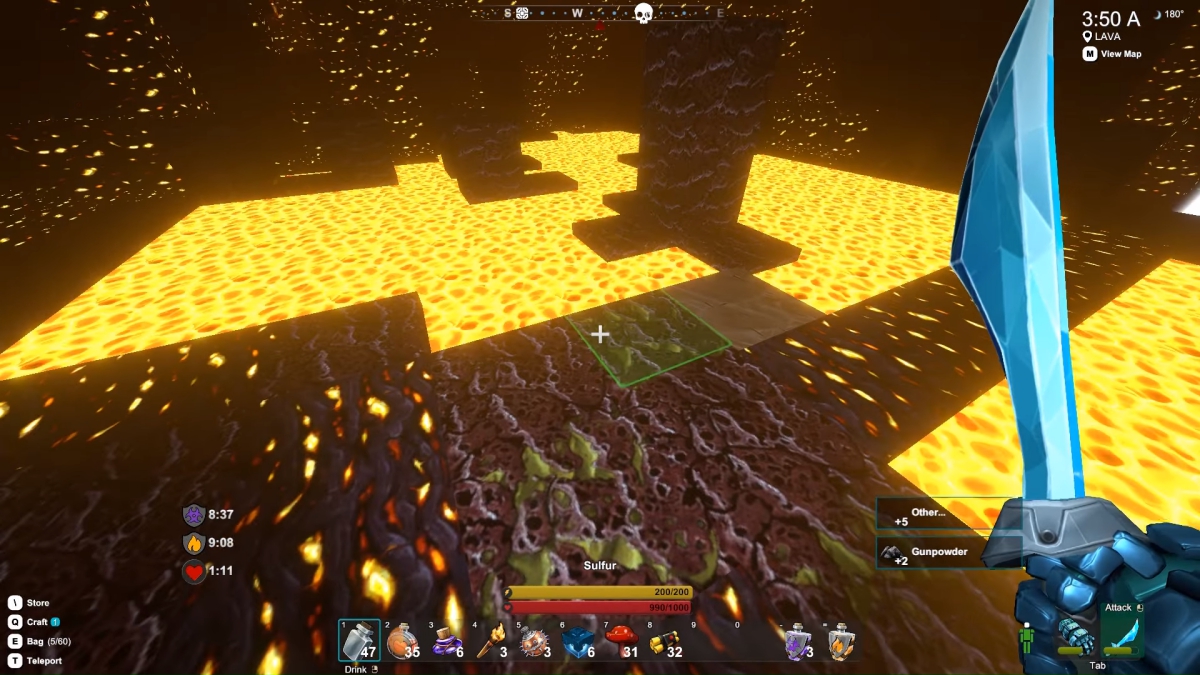Select the purple corked potion slot

(446, 641)
